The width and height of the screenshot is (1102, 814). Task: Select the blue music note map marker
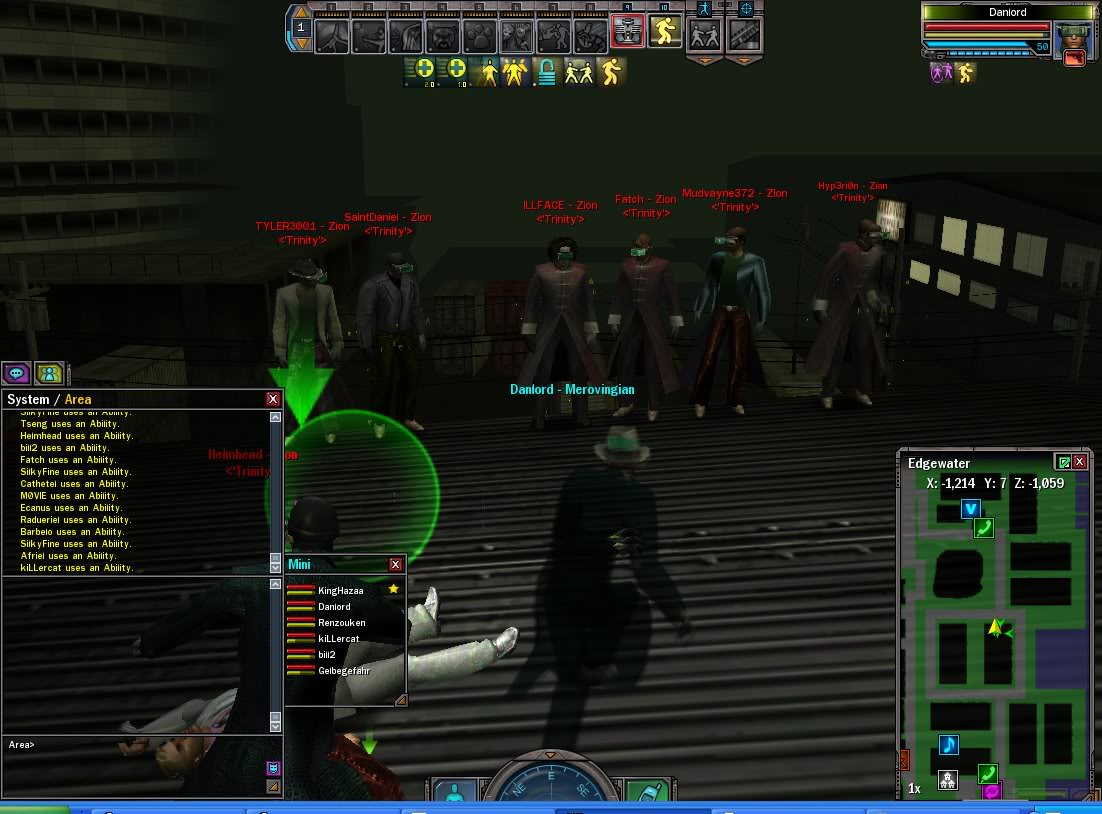pyautogui.click(x=949, y=745)
